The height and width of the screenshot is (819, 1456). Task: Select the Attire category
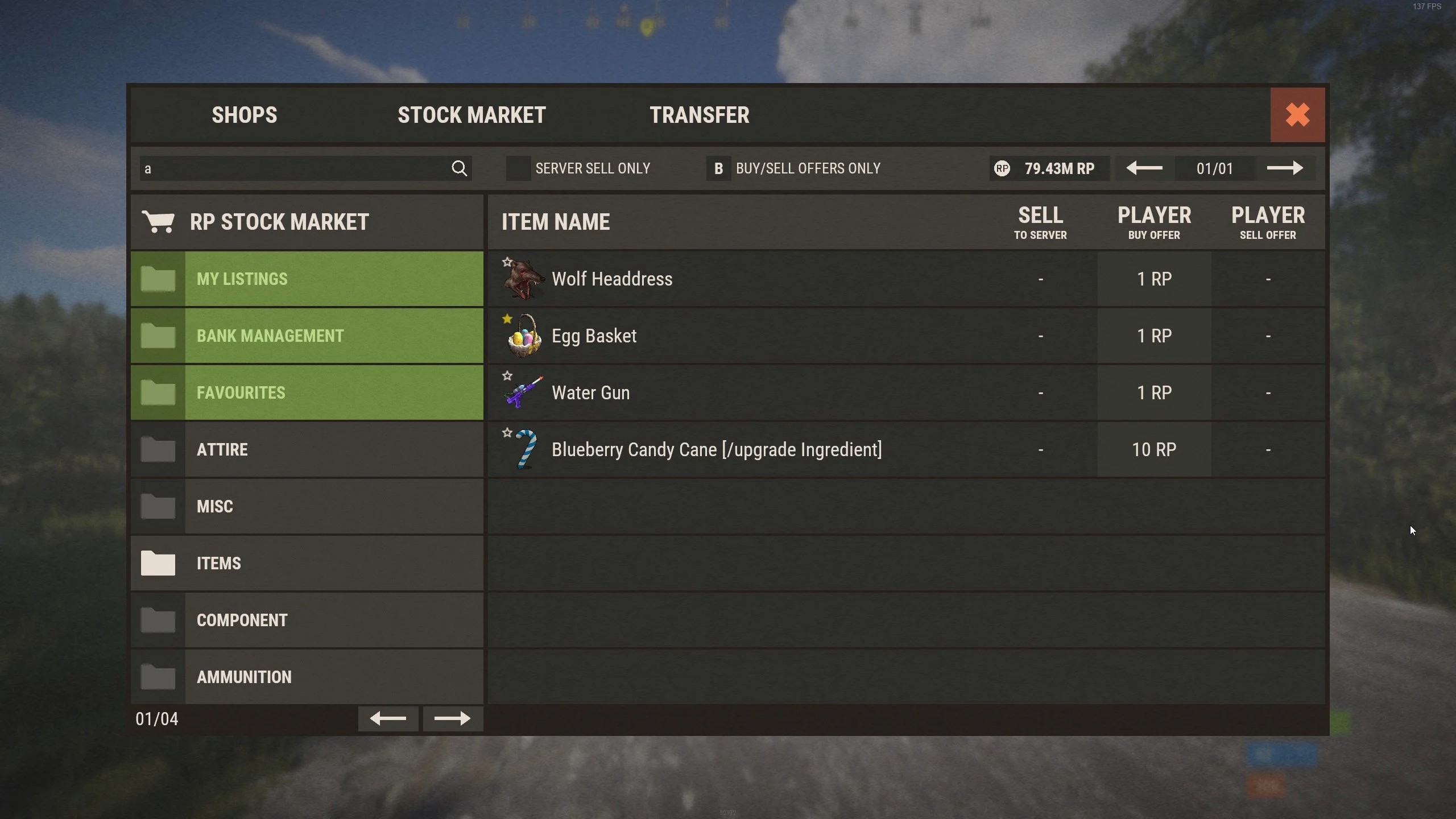click(307, 449)
